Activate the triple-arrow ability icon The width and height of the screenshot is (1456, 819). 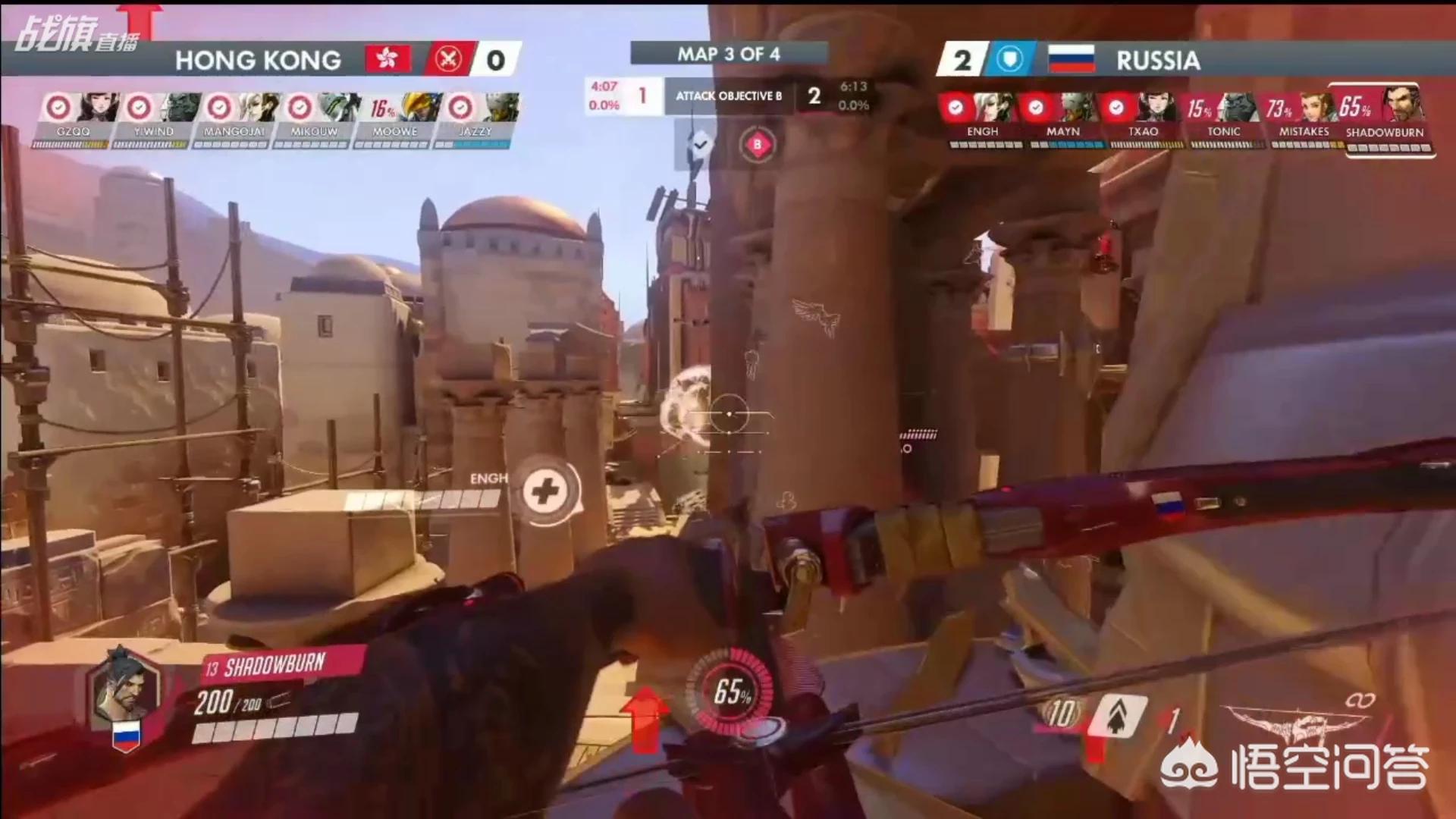(1118, 714)
